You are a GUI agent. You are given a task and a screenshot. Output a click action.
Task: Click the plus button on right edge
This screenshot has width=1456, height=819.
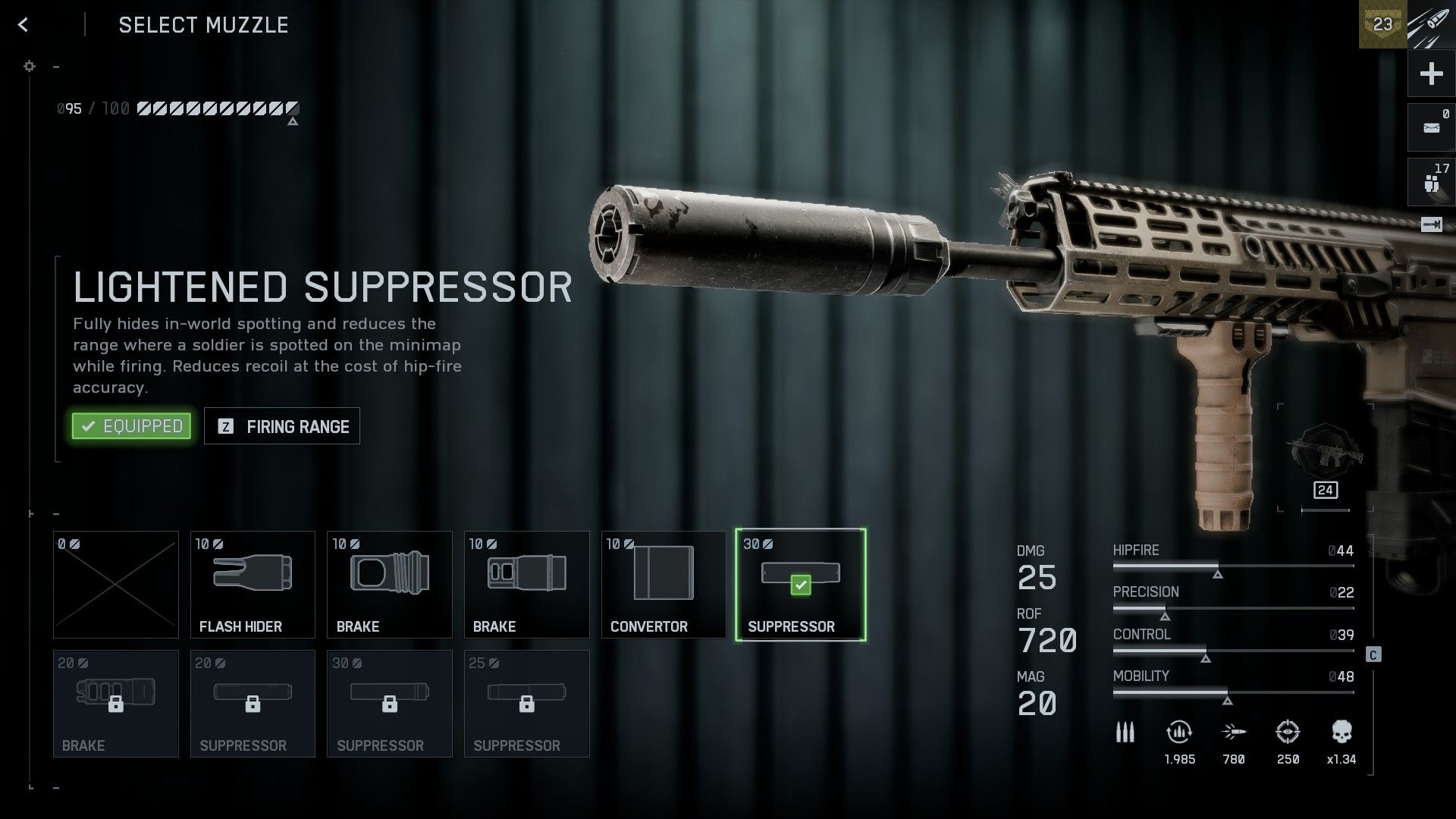point(1431,74)
